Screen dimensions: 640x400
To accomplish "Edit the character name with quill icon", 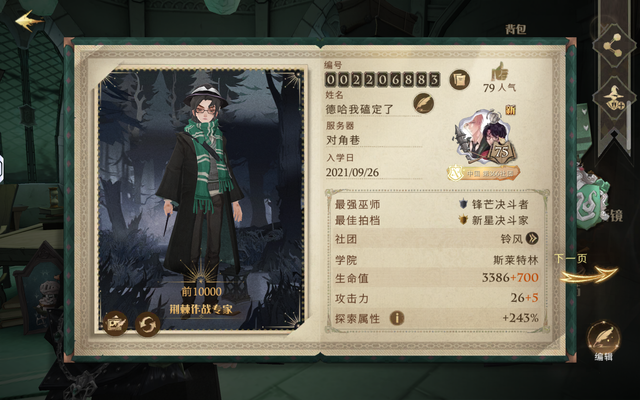I will click(x=423, y=103).
